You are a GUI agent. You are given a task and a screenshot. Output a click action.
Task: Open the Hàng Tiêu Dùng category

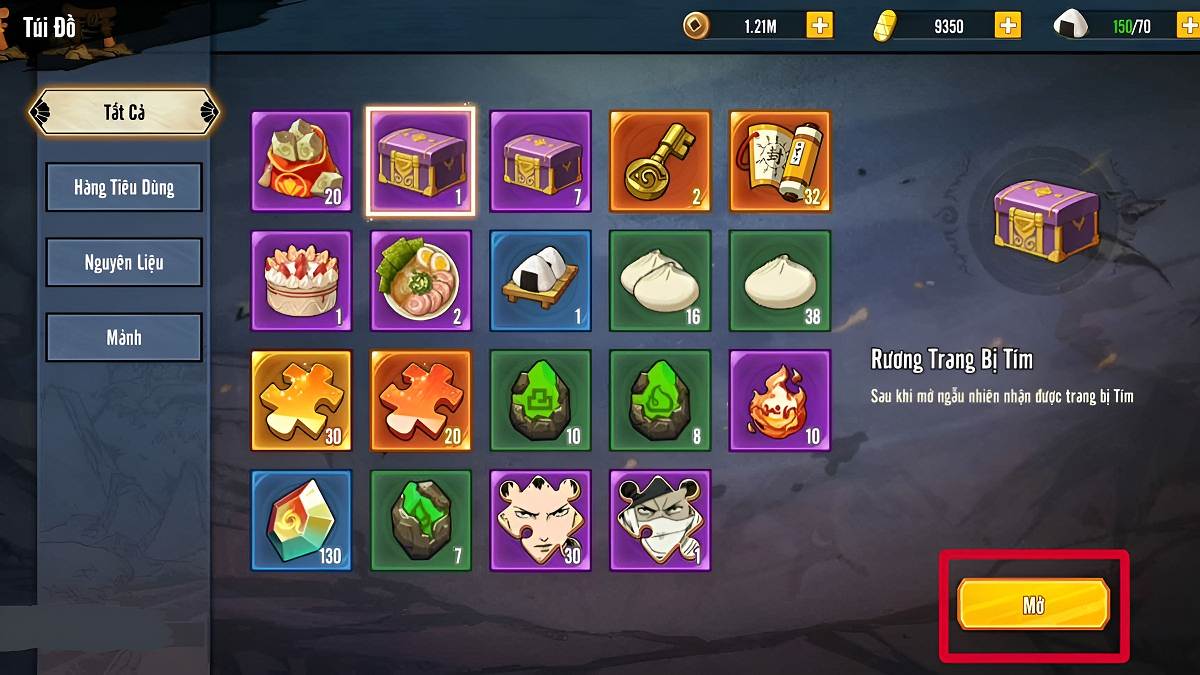tap(124, 187)
